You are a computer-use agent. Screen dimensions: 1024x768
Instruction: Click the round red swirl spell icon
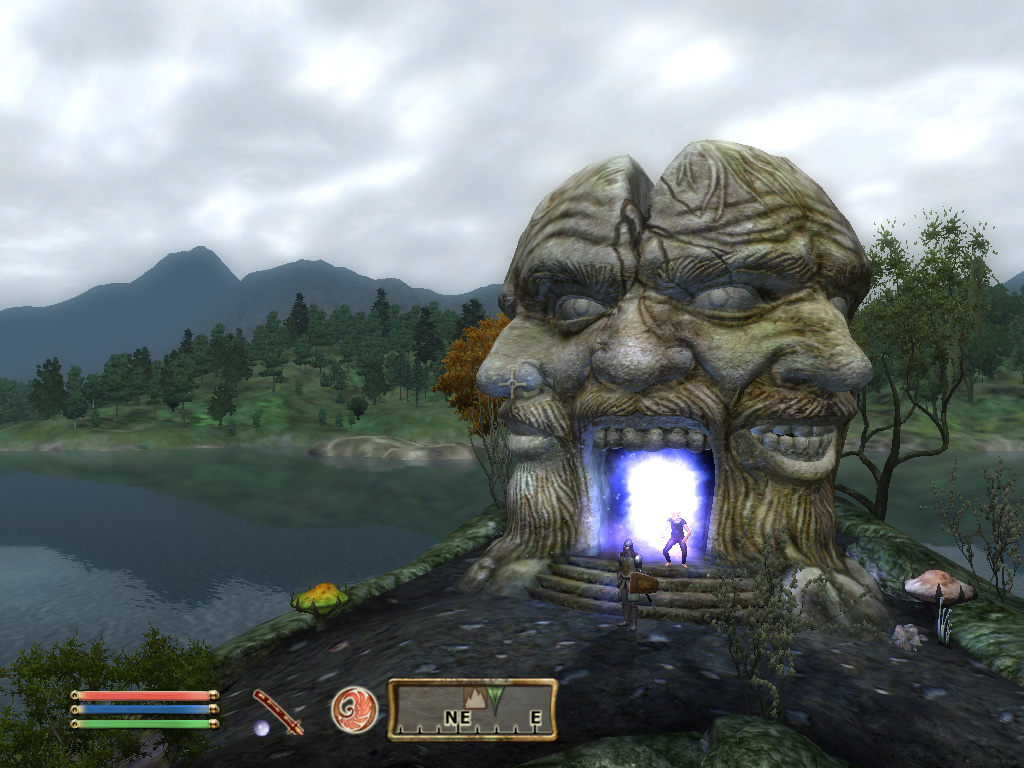coord(354,710)
